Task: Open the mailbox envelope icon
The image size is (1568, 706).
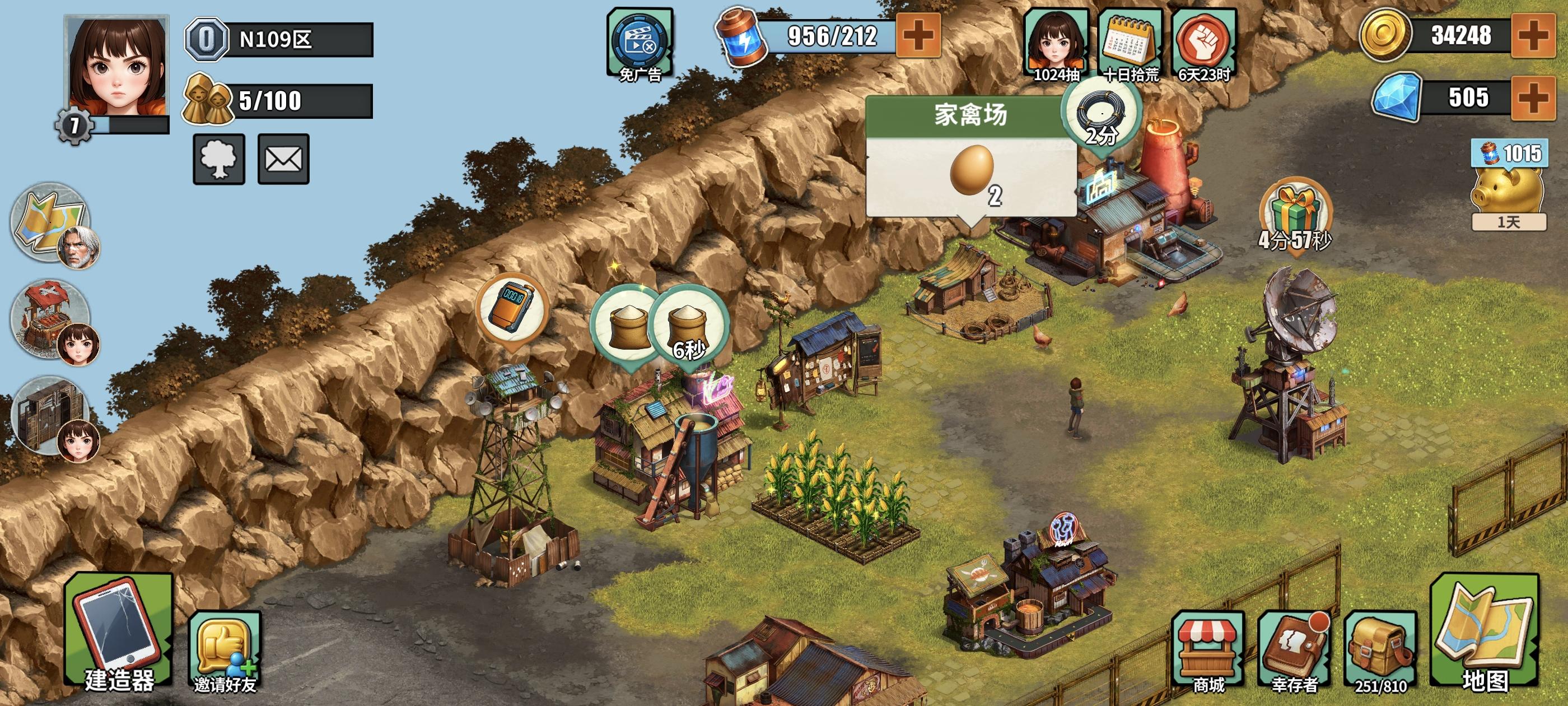Action: 283,160
